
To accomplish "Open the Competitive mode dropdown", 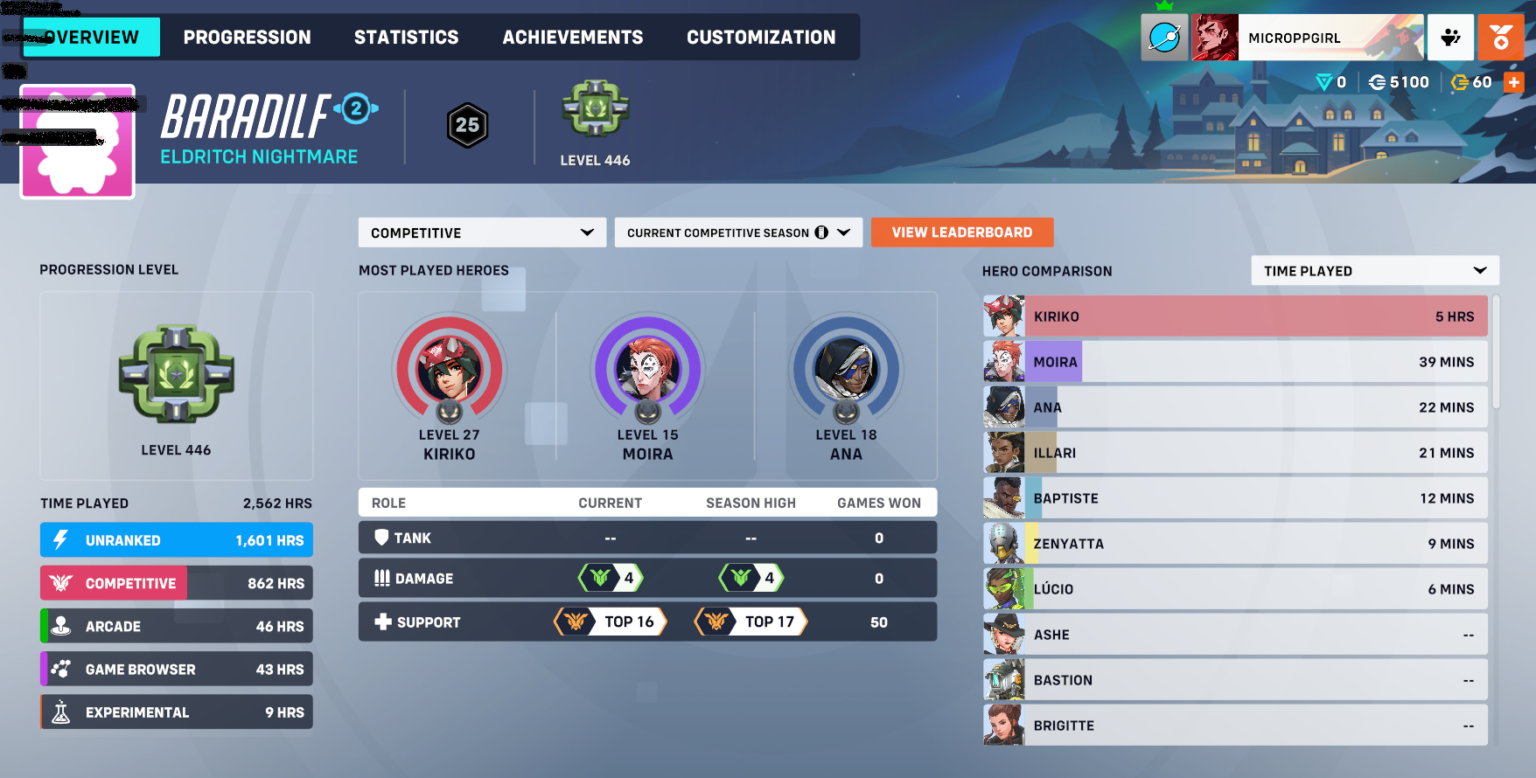I will click(481, 232).
